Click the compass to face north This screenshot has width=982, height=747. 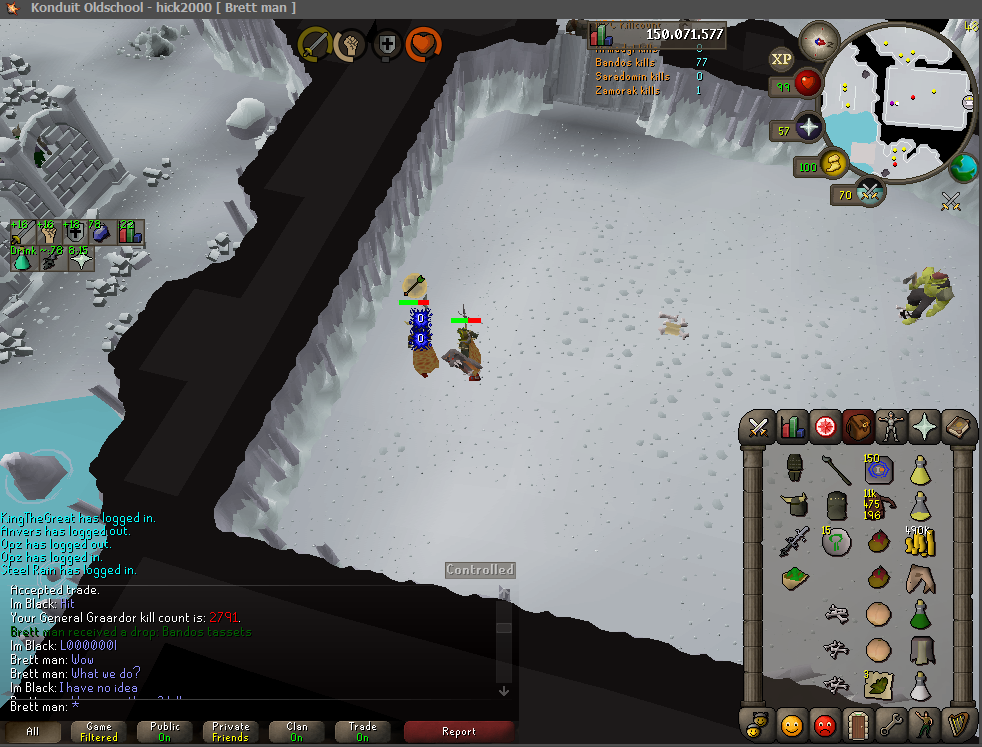tap(824, 41)
